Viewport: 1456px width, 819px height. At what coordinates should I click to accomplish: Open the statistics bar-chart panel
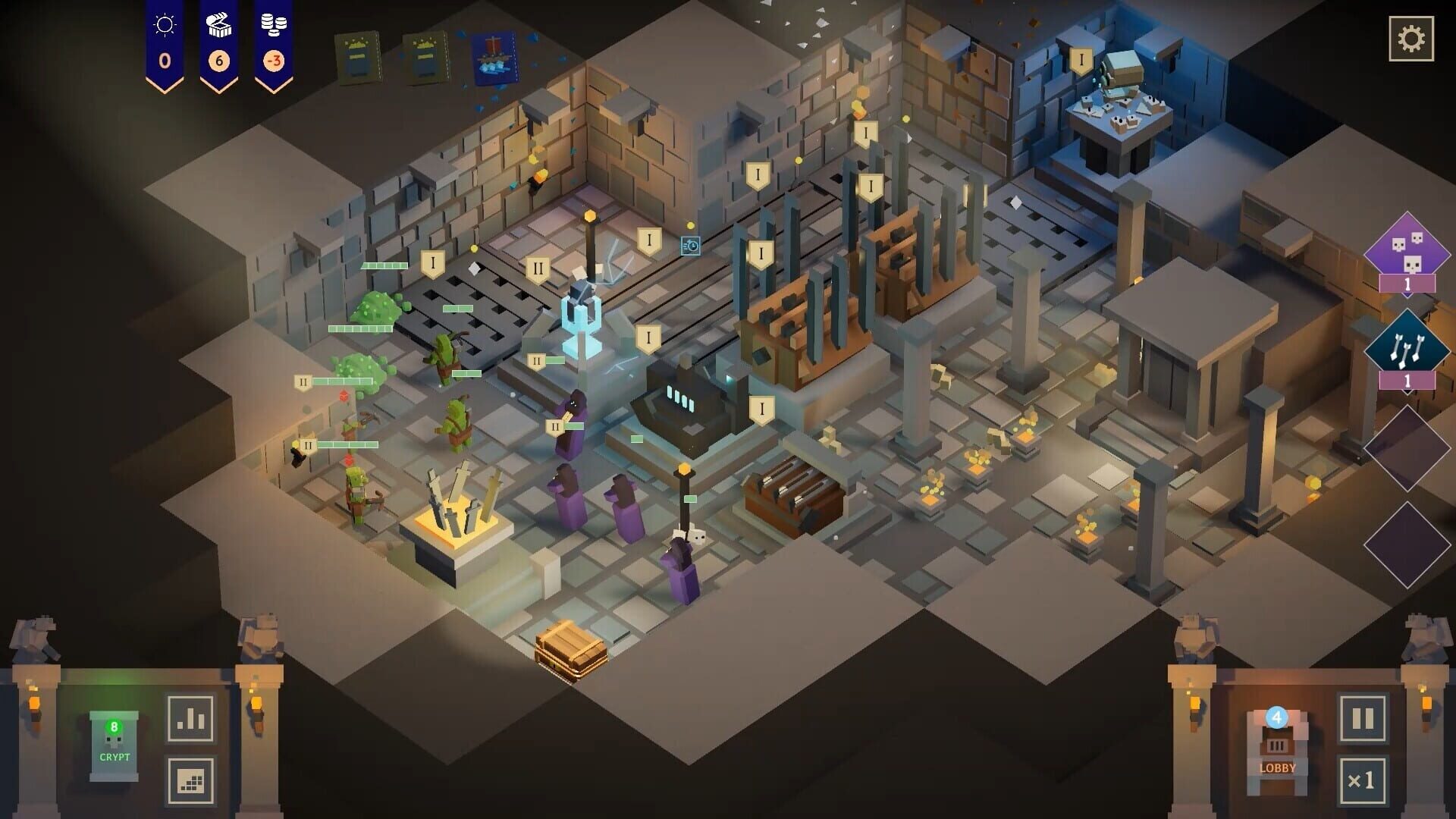pos(190,720)
